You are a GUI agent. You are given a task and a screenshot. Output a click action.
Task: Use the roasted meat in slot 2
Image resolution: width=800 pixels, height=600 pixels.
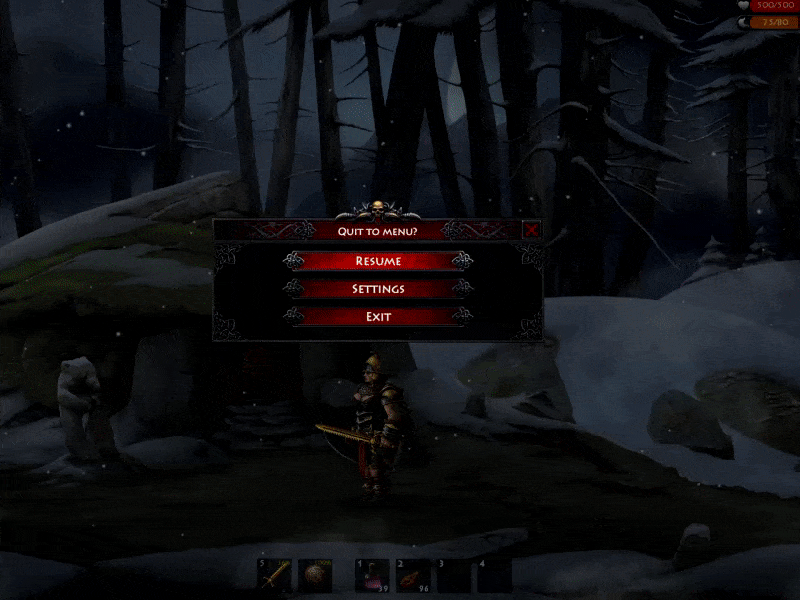click(412, 575)
